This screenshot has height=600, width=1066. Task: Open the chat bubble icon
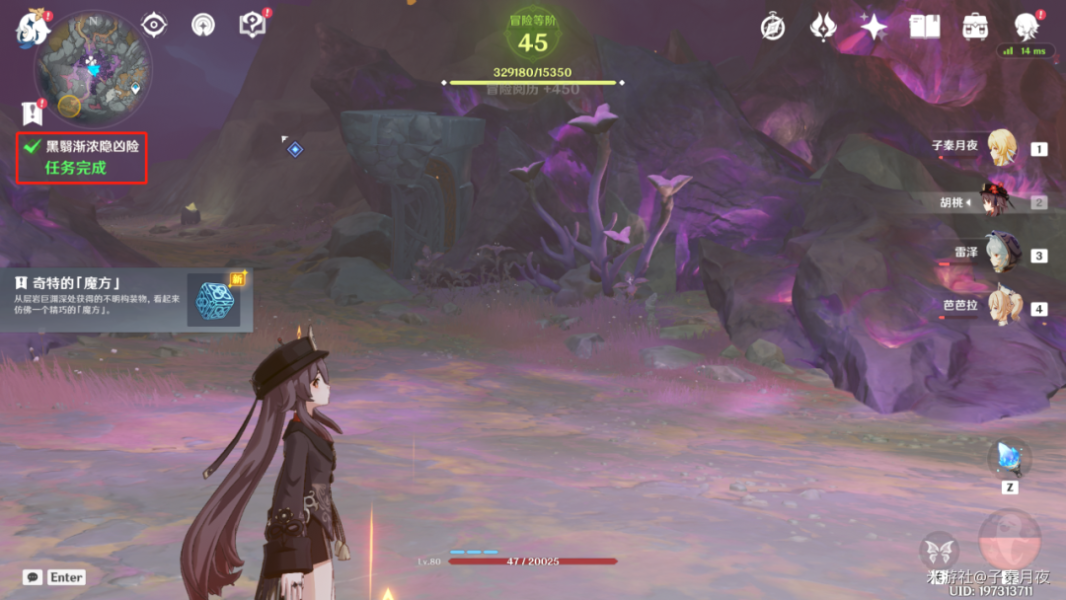click(33, 577)
